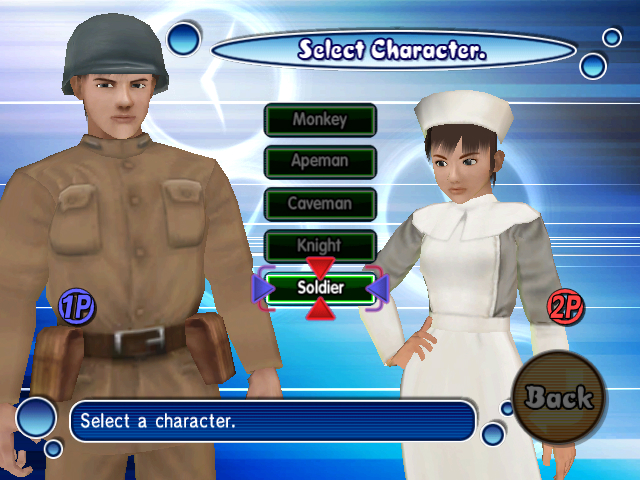This screenshot has width=640, height=480.
Task: Pick the Caveman from the list
Action: pyautogui.click(x=320, y=204)
